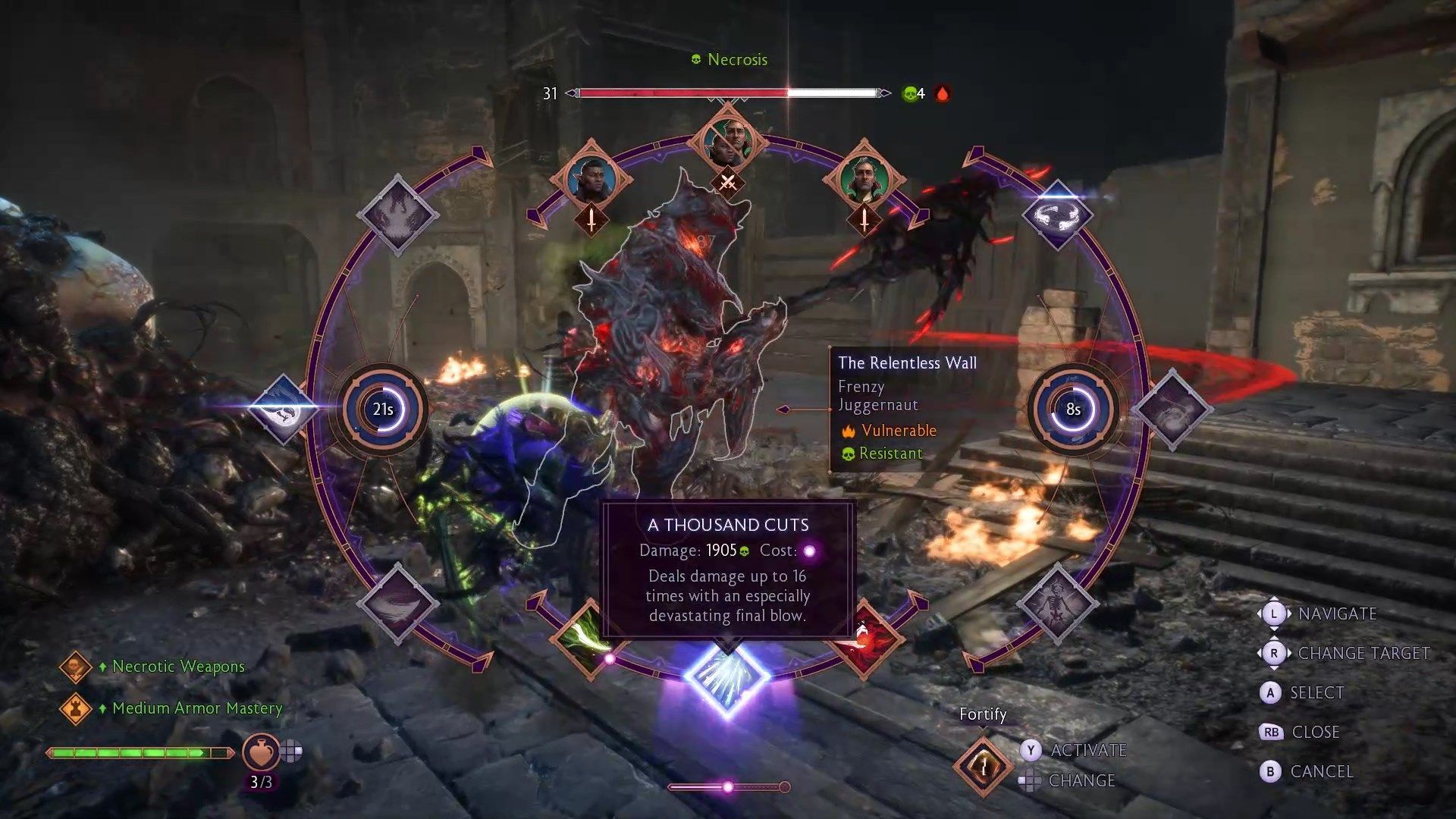Choose the swirling vortex ability diamond
The image size is (1456, 819).
pos(1172,409)
